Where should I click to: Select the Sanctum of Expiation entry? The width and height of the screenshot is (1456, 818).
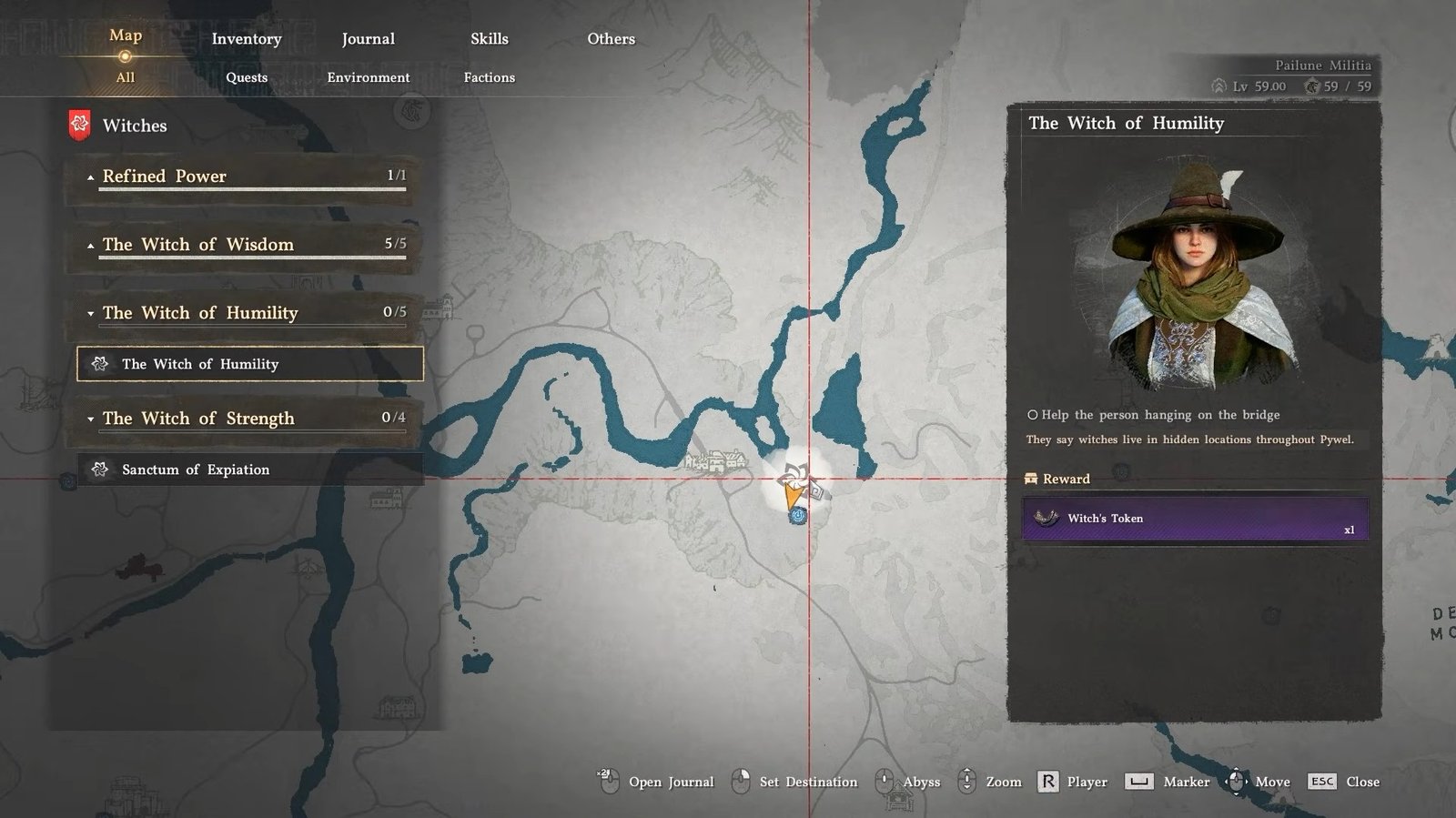[x=250, y=470]
